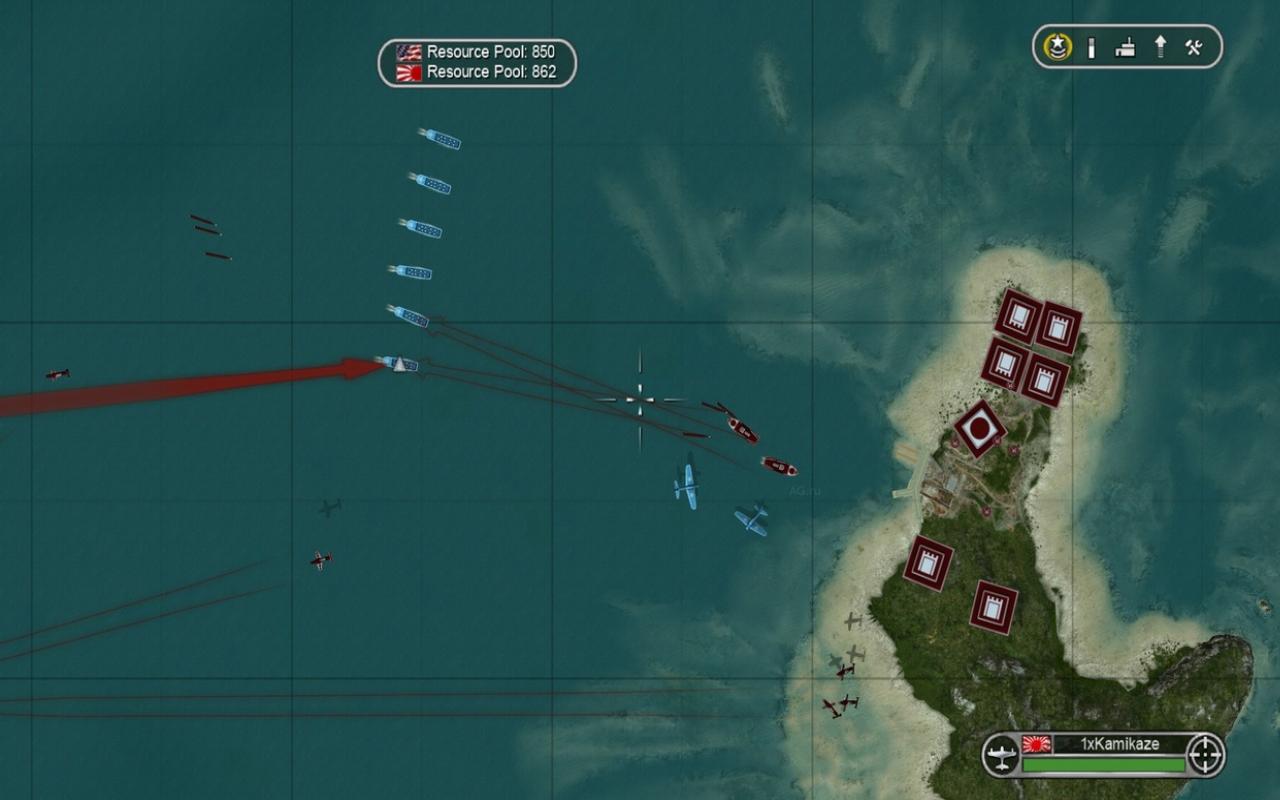Click the rank medal icon in the top toolbar
The height and width of the screenshot is (800, 1280).
point(1057,46)
